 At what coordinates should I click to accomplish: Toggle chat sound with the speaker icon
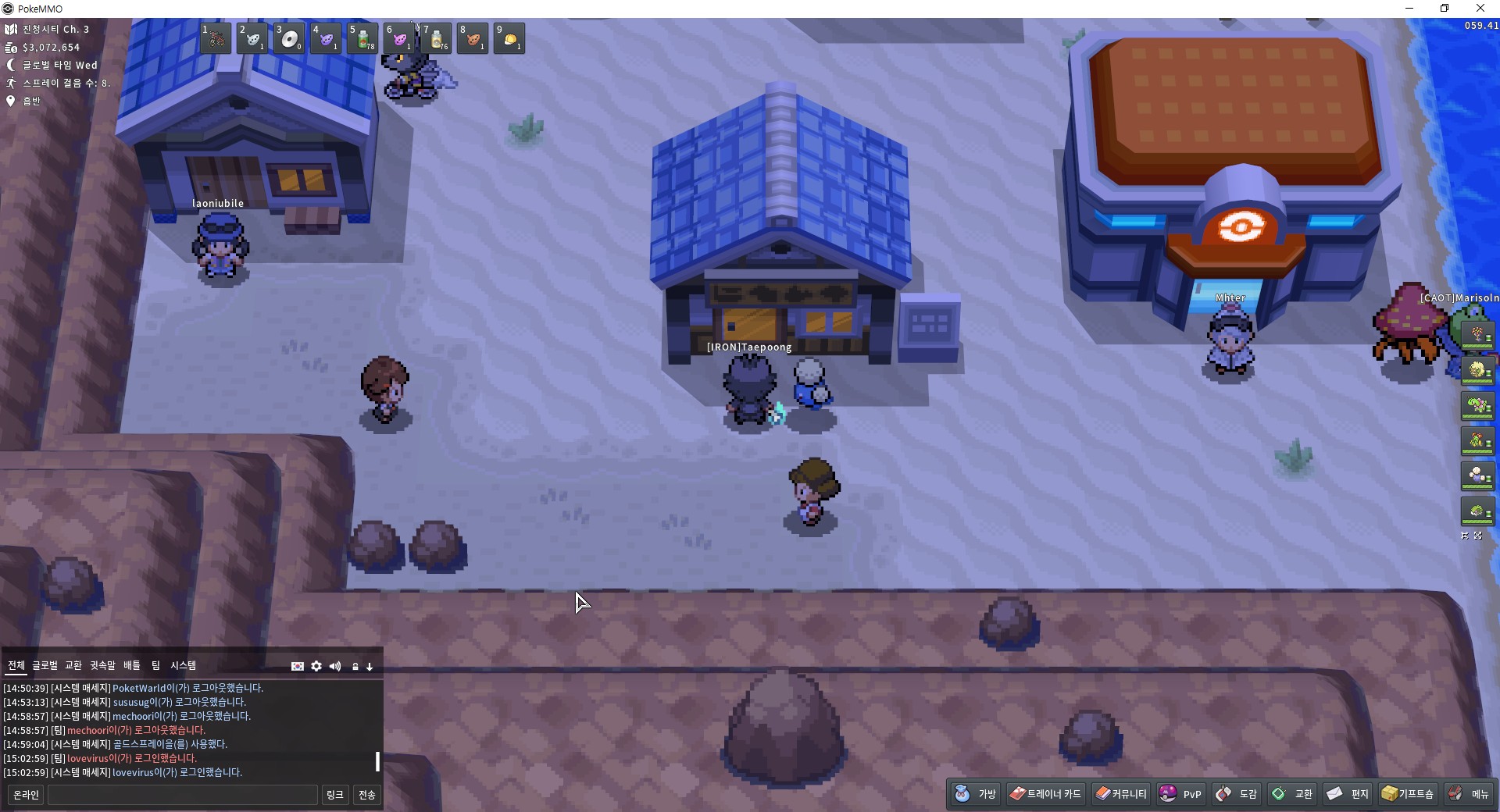[x=335, y=666]
